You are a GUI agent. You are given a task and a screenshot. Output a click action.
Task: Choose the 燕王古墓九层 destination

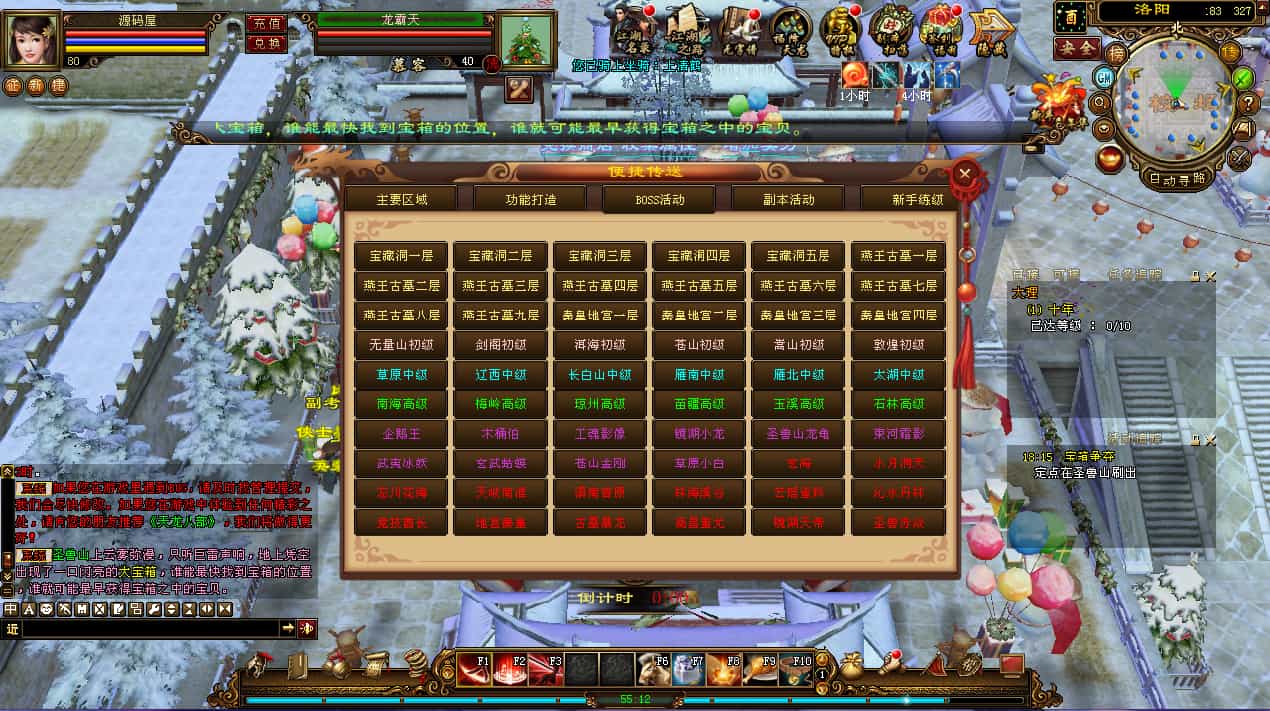tap(500, 314)
